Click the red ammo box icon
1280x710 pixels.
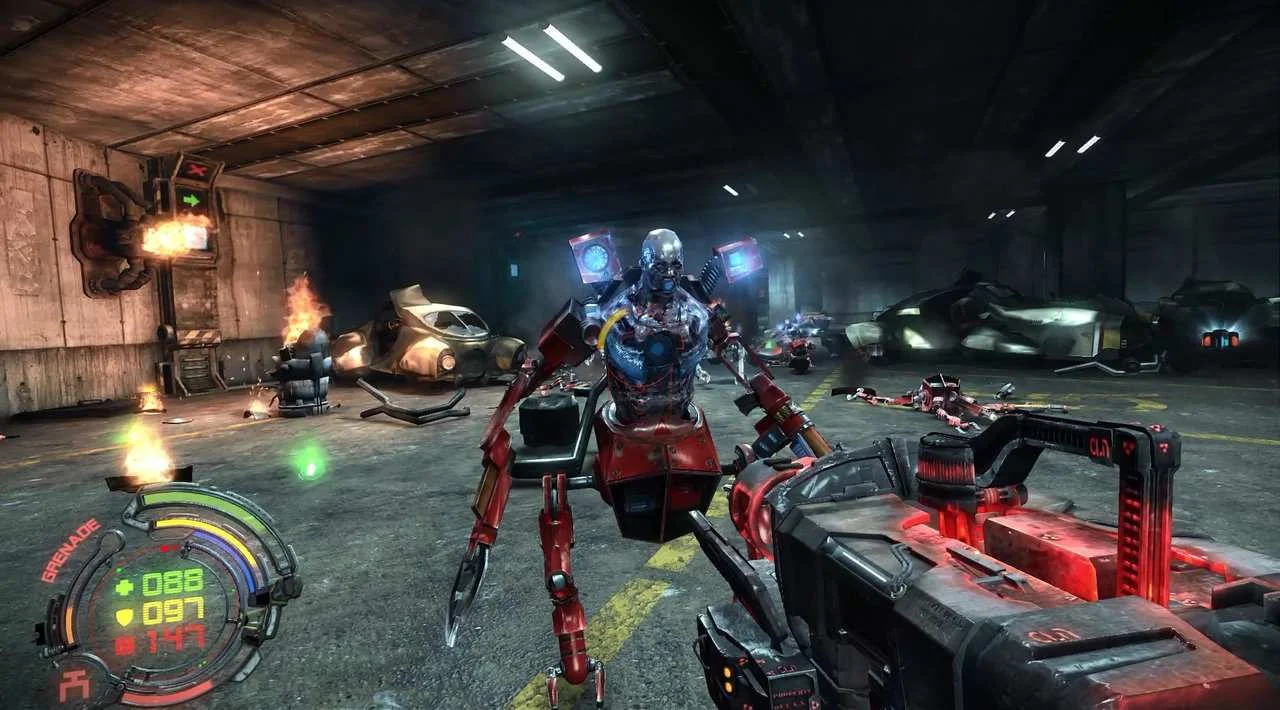pyautogui.click(x=124, y=644)
